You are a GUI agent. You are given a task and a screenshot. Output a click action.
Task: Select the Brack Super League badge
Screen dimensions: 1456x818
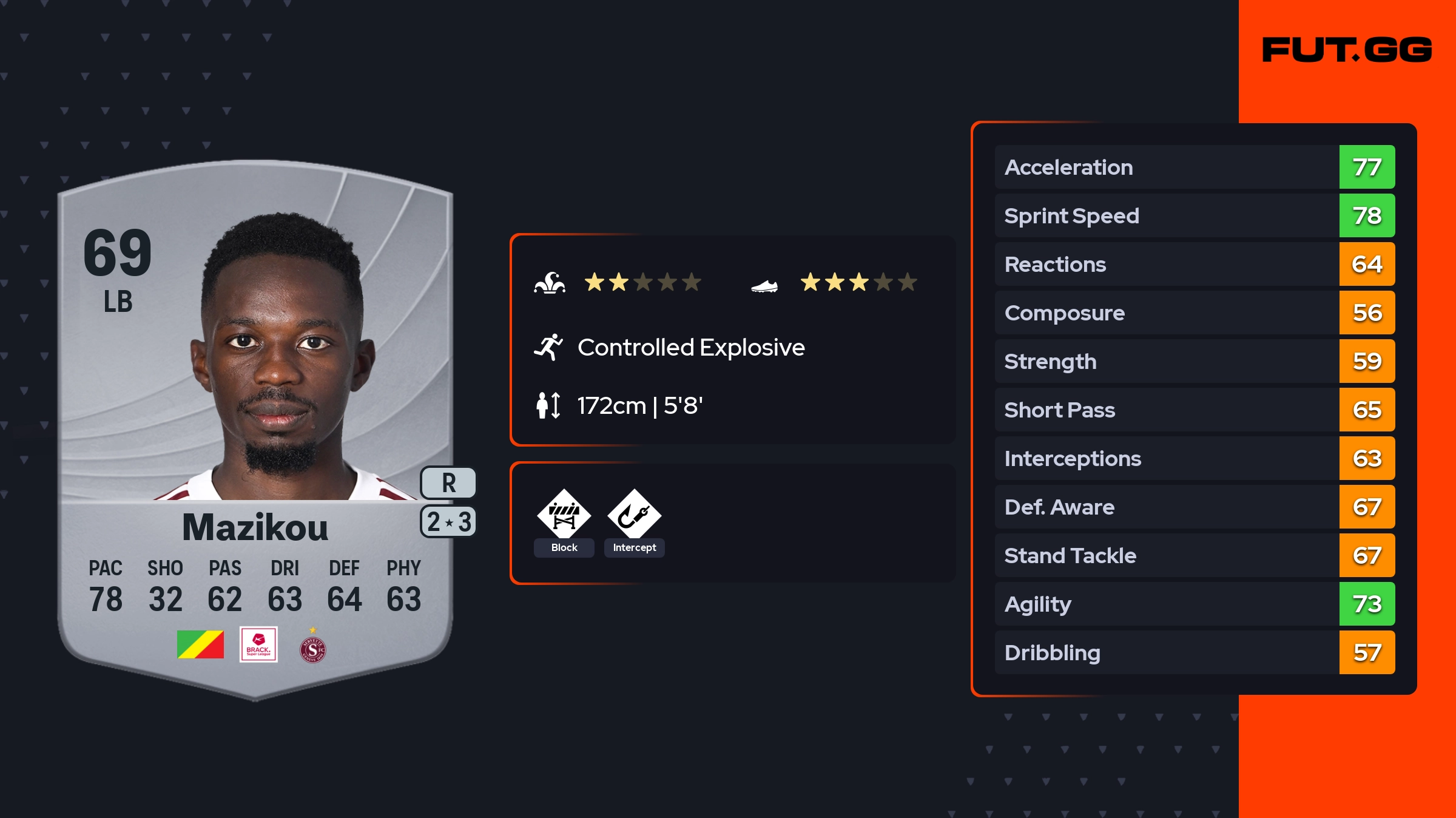pyautogui.click(x=258, y=644)
